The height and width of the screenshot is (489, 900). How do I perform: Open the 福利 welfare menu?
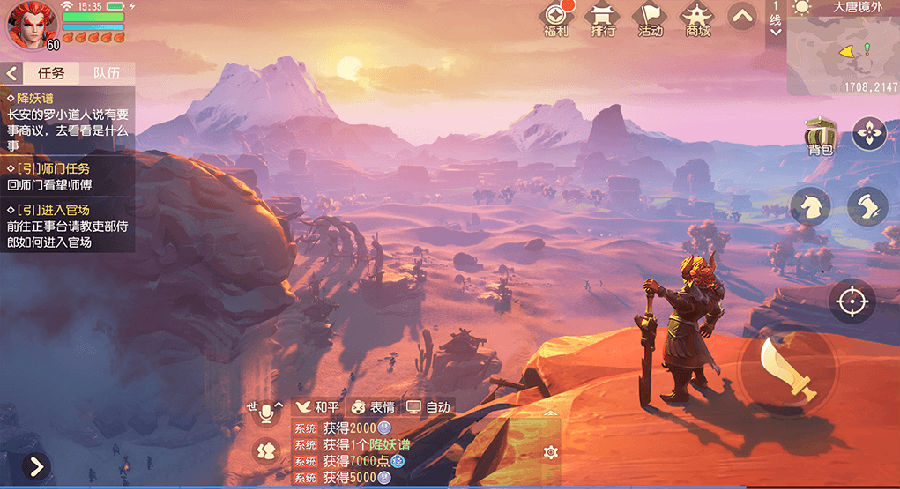click(x=556, y=19)
